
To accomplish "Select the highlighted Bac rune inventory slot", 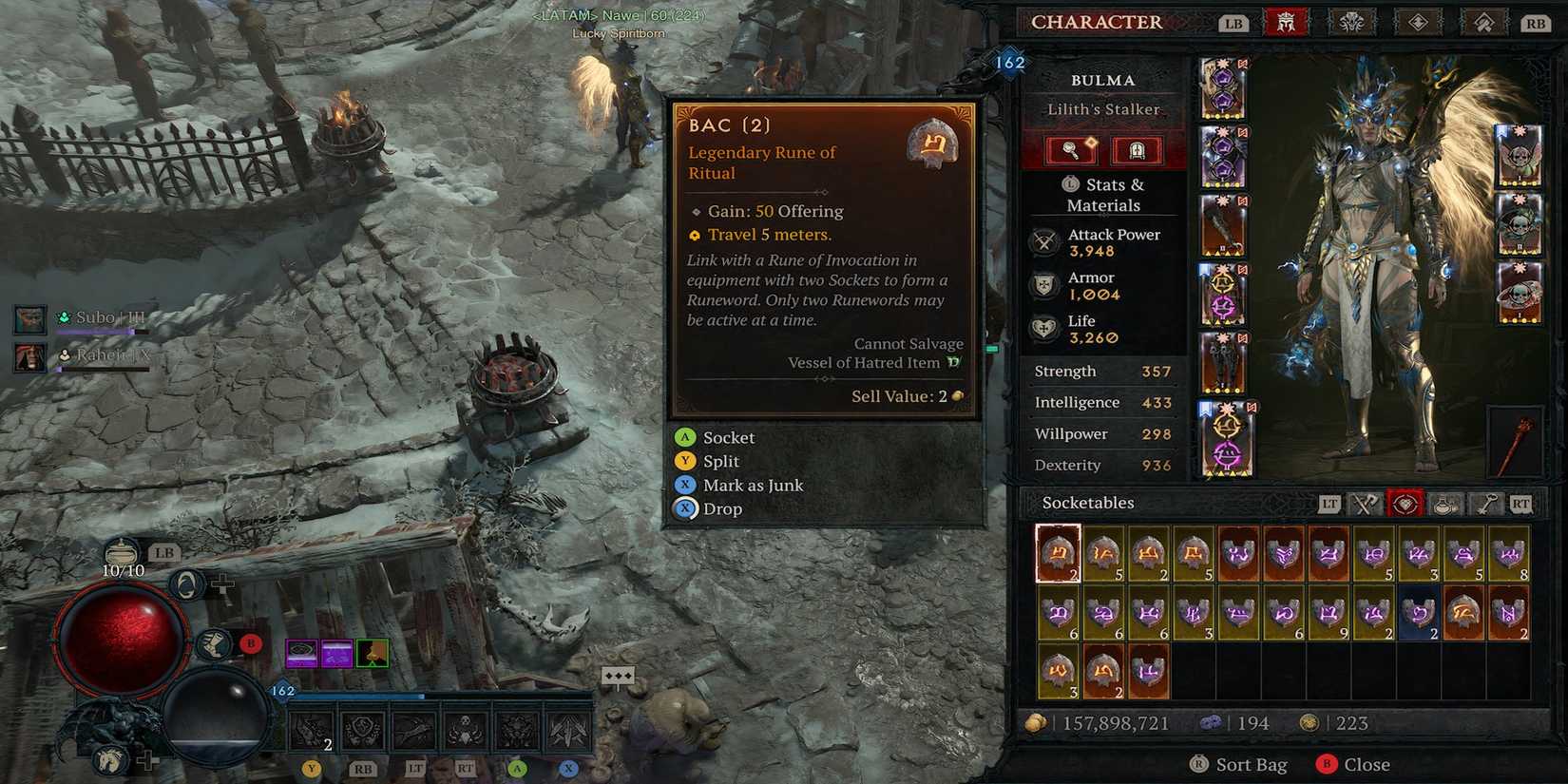I will pos(1058,553).
